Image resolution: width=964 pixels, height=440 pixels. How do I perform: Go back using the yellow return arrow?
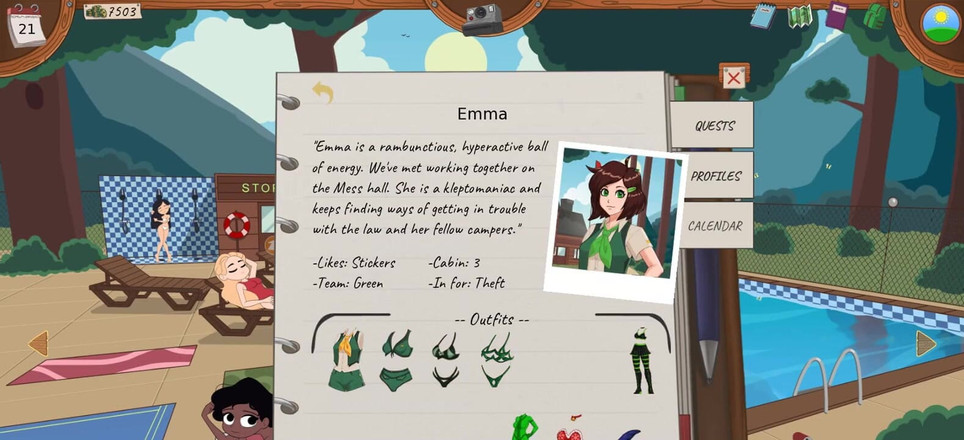point(322,93)
